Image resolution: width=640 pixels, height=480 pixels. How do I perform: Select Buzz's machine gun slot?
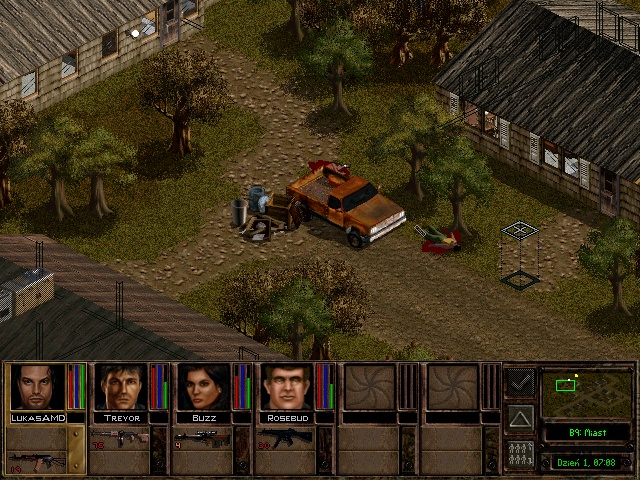(203, 438)
